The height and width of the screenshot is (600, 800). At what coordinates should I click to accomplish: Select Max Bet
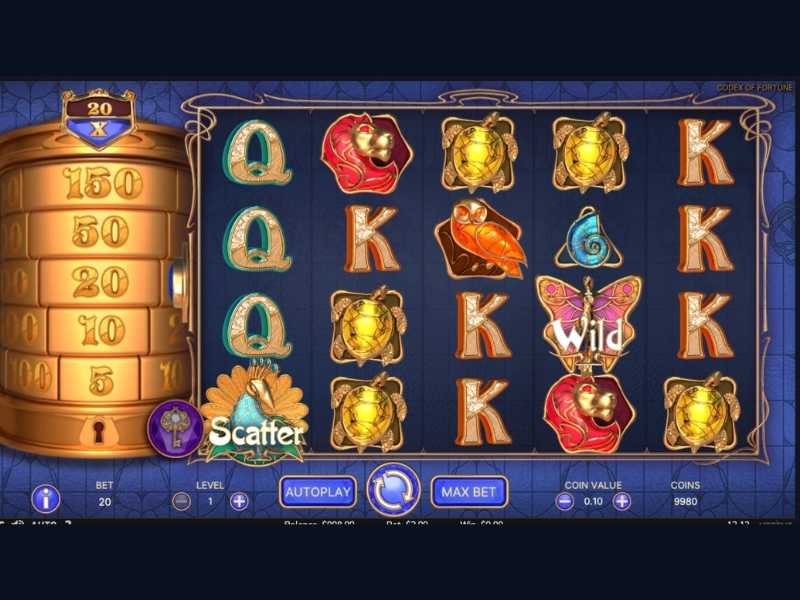point(469,491)
